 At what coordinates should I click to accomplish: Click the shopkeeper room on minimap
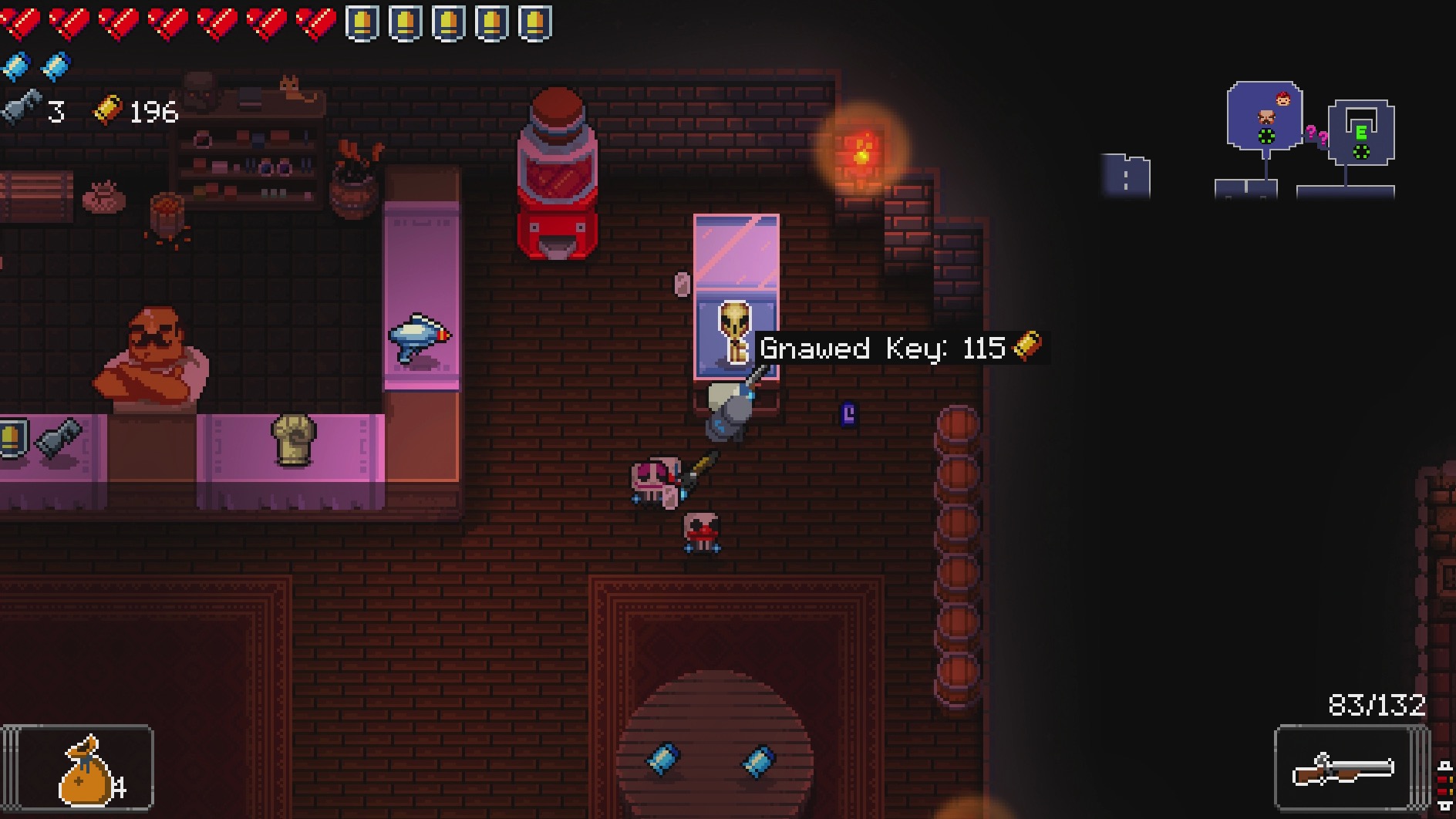(1265, 116)
